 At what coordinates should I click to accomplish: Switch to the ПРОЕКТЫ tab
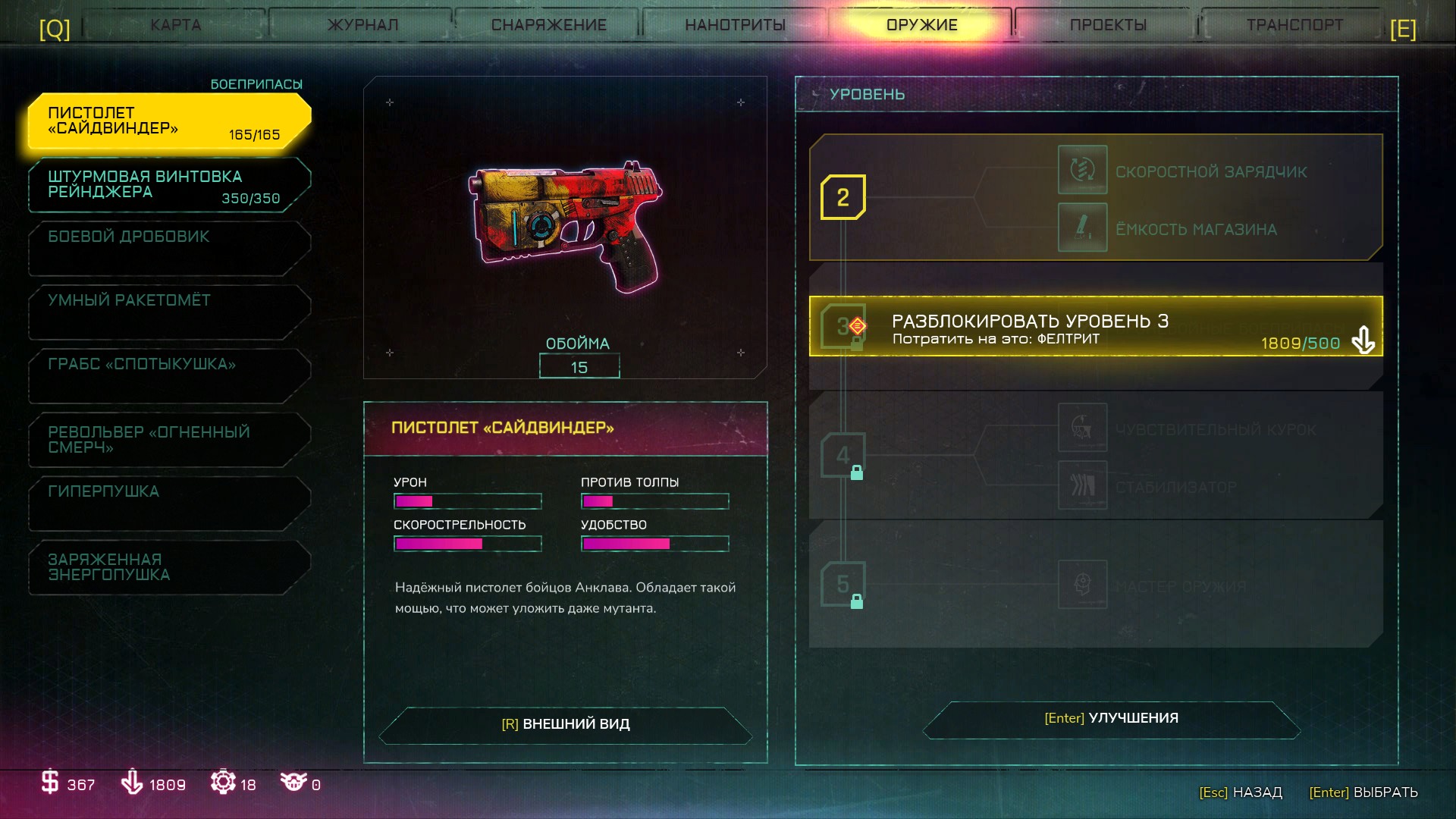(1107, 25)
